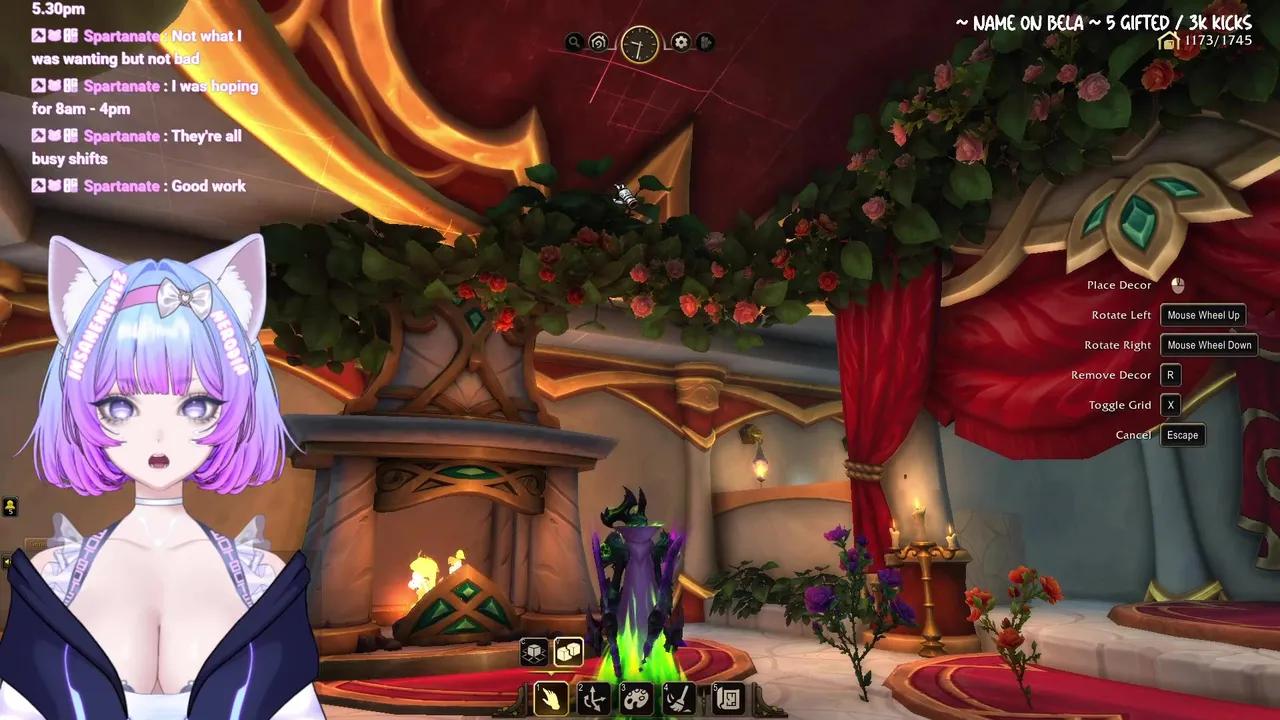Open settings via the gear icon
The image size is (1280, 720).
pos(680,42)
